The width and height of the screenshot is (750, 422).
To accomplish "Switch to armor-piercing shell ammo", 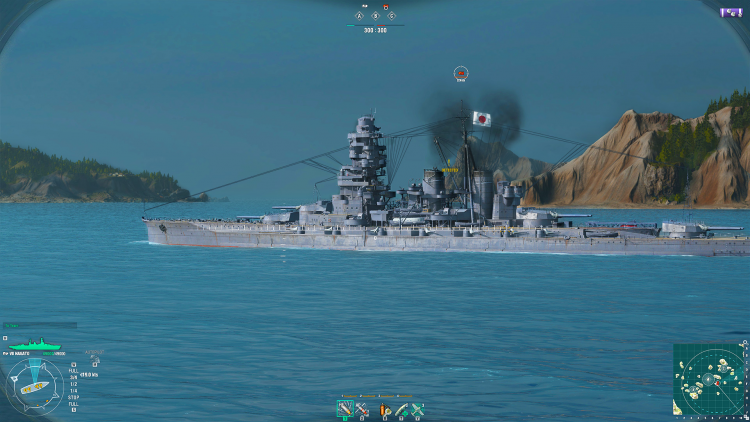I will click(x=362, y=408).
